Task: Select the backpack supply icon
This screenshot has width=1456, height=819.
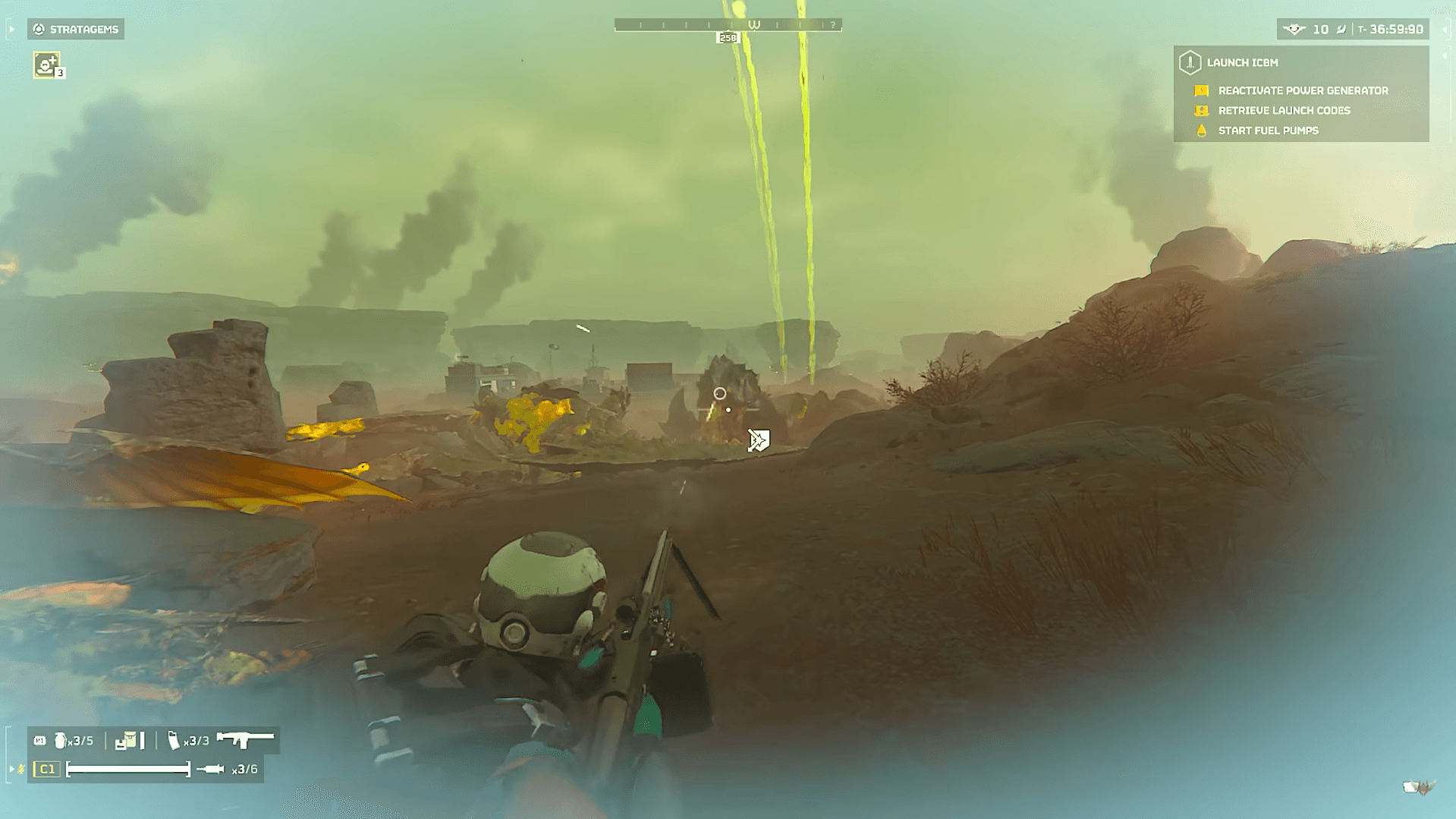Action: click(x=126, y=740)
